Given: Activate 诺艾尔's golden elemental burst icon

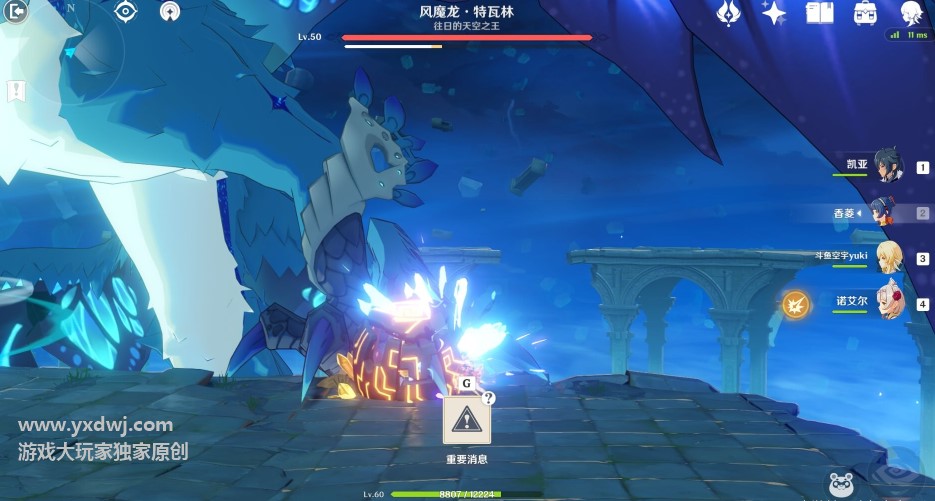Looking at the screenshot, I should pyautogui.click(x=796, y=302).
